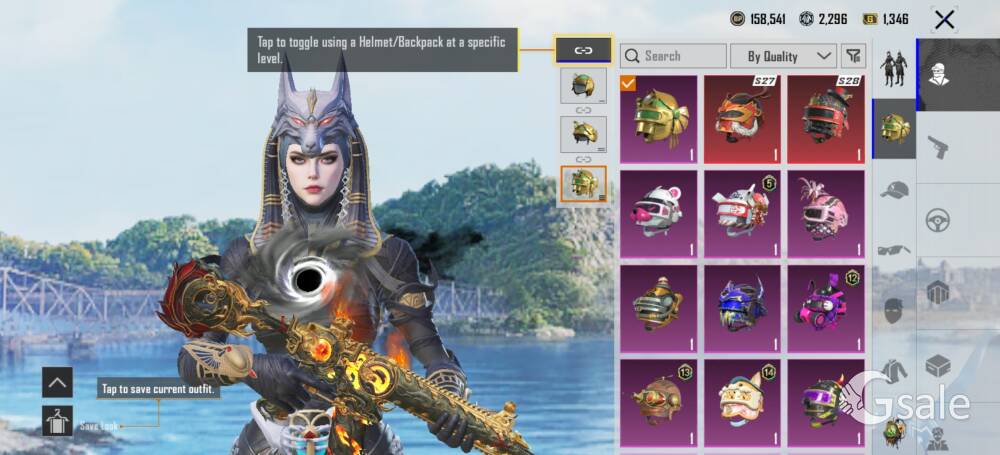Choose the S27 red samurai helmet

coord(743,118)
